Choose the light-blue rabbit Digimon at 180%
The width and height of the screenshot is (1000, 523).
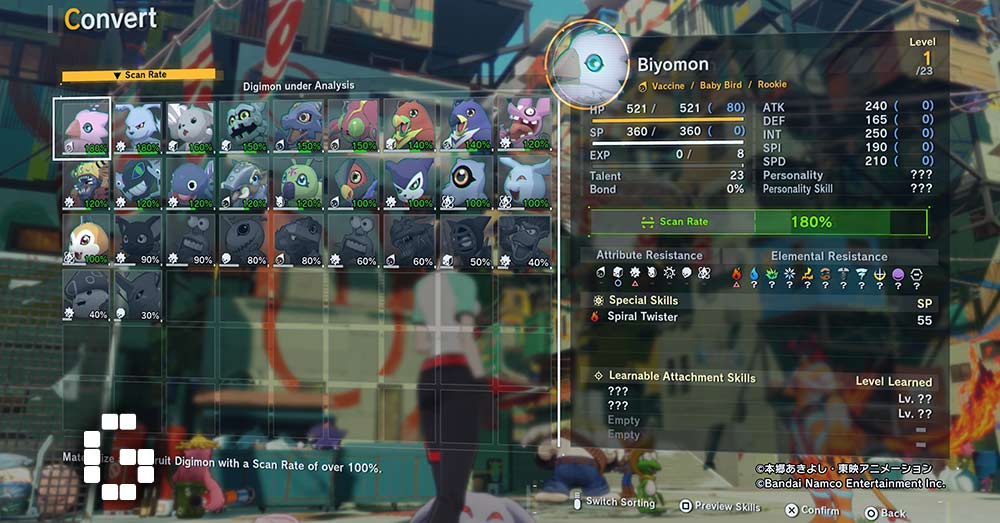(x=137, y=128)
